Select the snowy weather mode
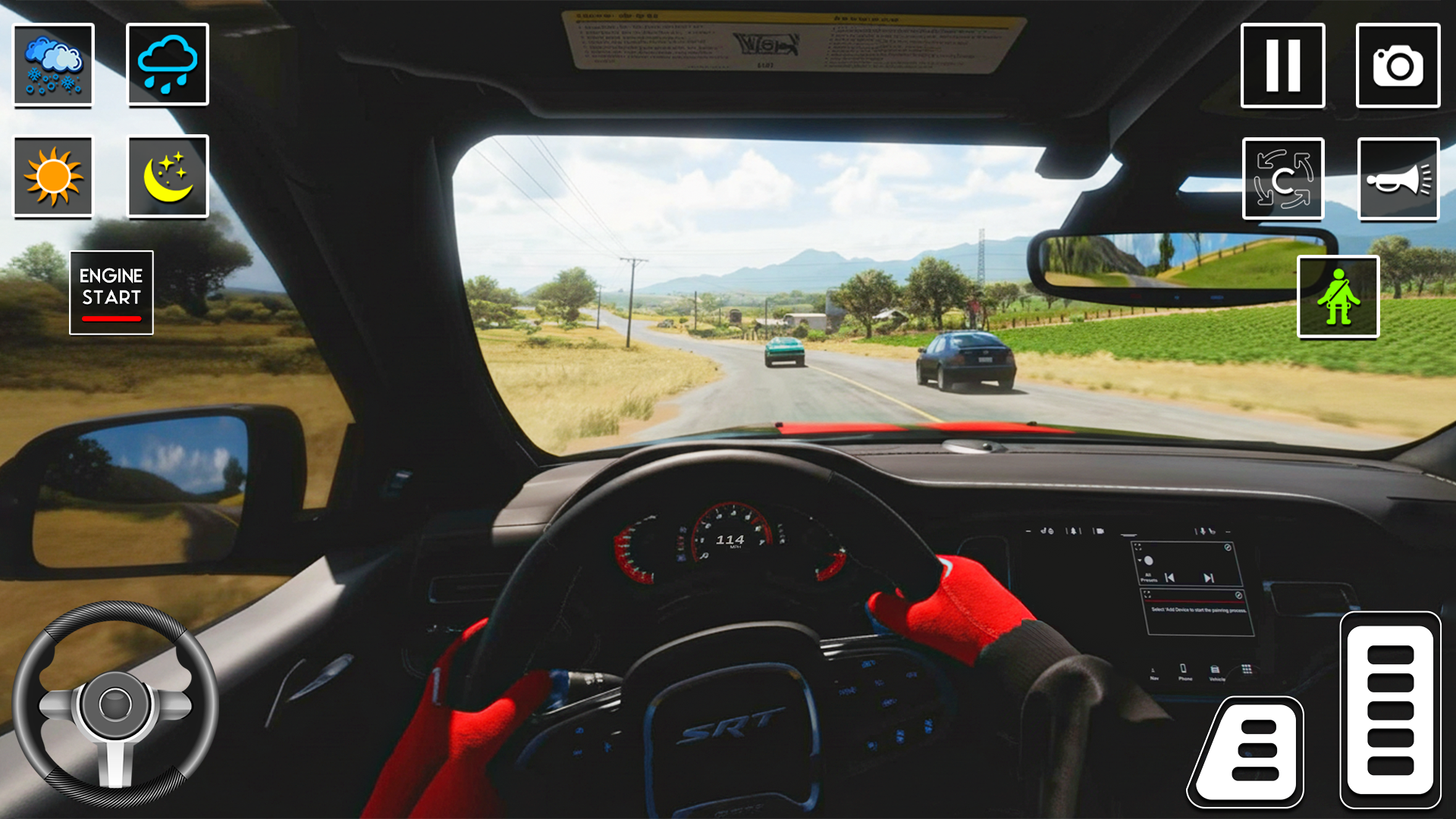 pos(52,65)
